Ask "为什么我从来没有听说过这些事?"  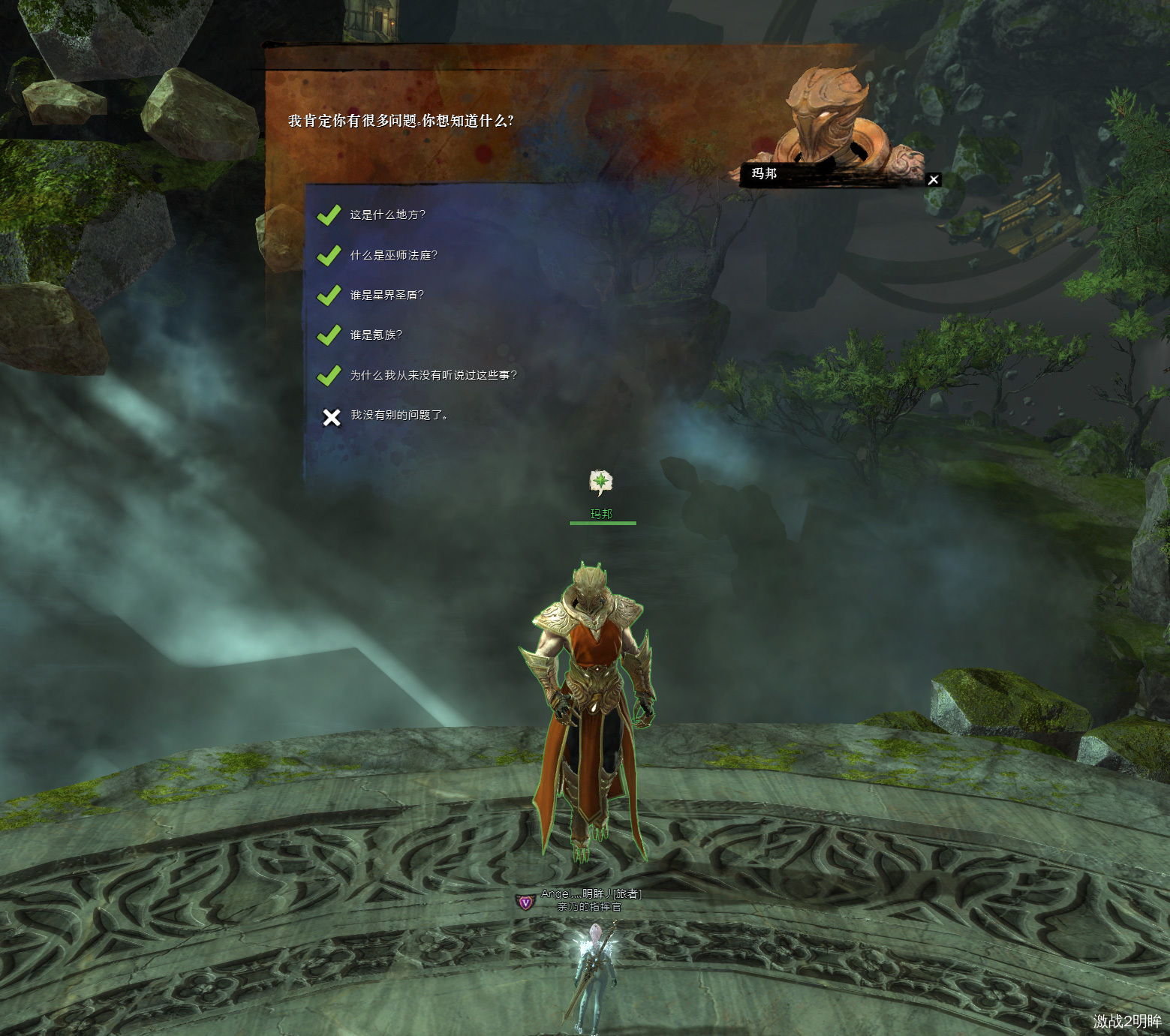[433, 375]
